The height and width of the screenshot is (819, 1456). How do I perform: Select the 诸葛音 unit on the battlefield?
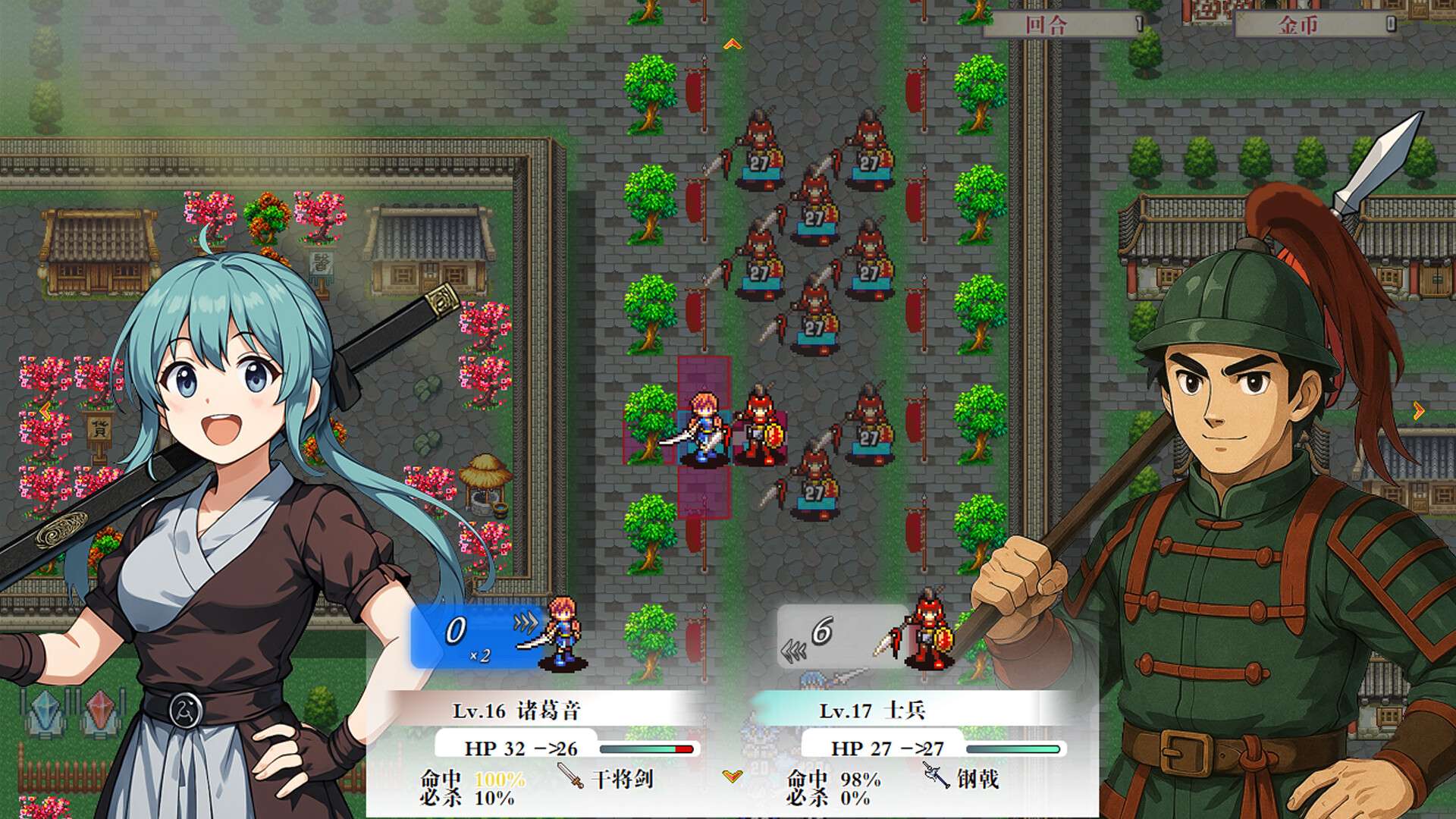pos(704,427)
